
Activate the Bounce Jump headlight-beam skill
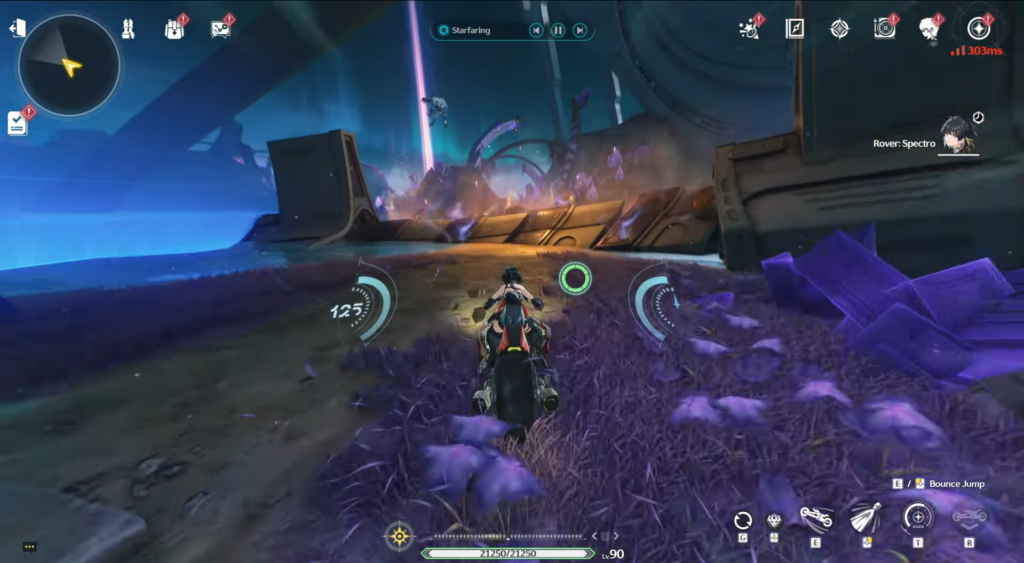tap(866, 518)
